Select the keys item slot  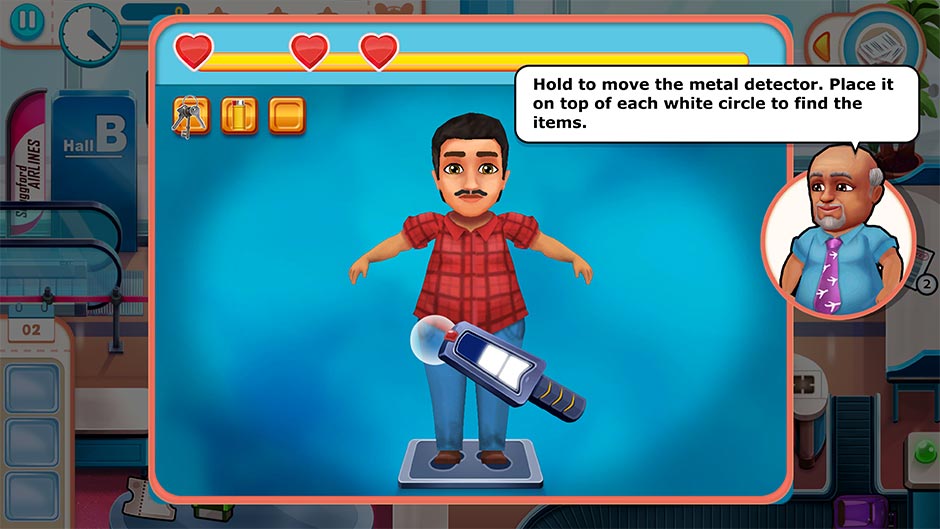pyautogui.click(x=190, y=116)
